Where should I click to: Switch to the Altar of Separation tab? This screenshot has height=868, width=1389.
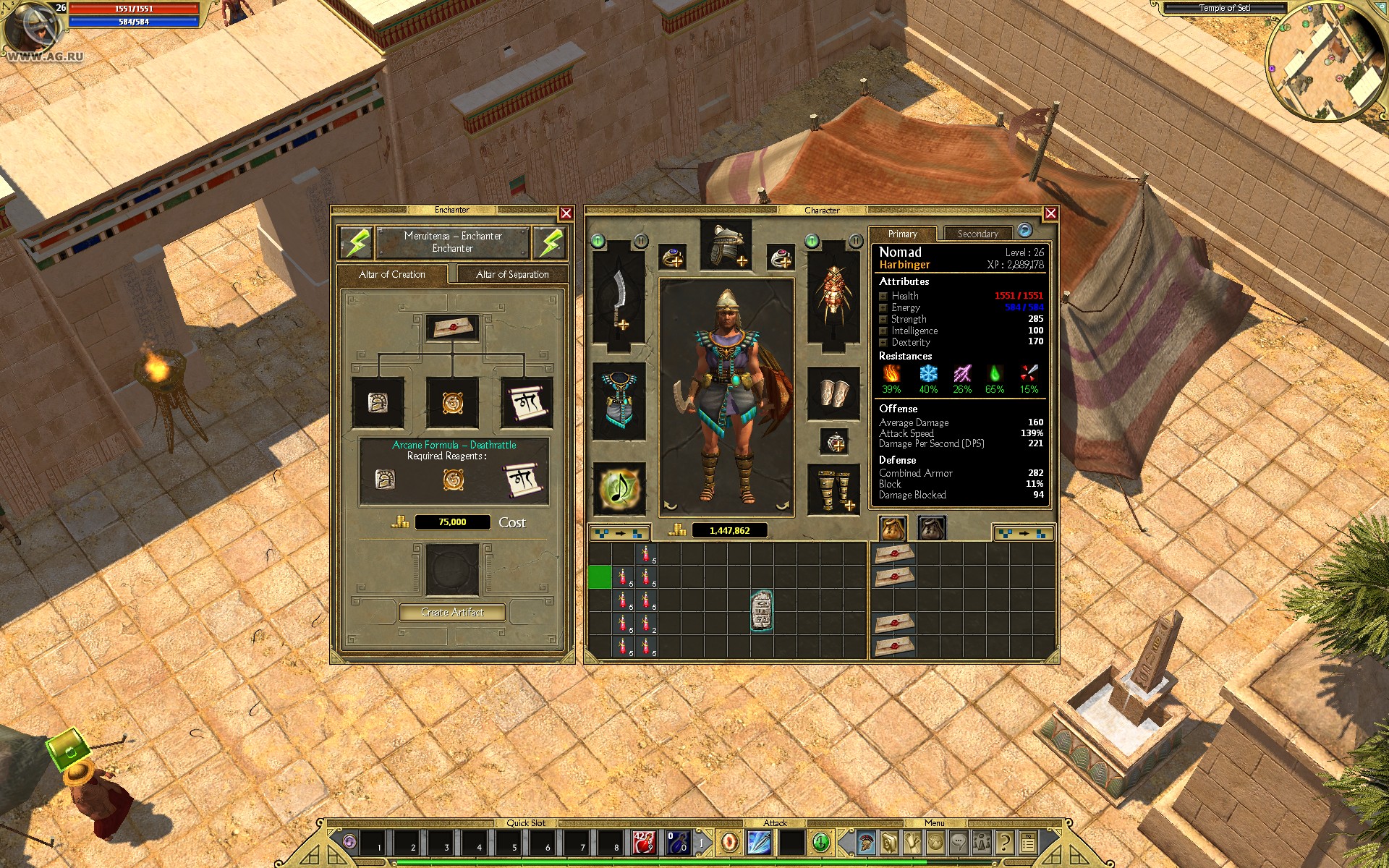tap(511, 274)
